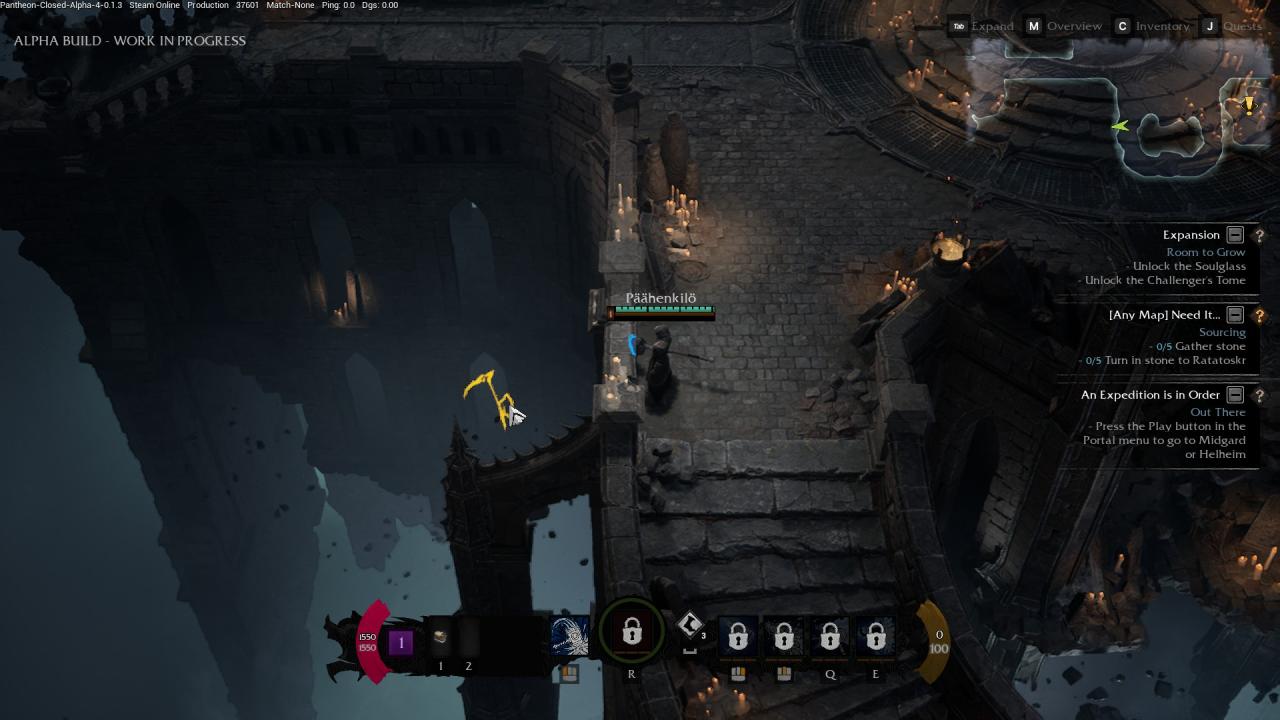
Task: Use the consumable item in slot 1
Action: (x=440, y=637)
